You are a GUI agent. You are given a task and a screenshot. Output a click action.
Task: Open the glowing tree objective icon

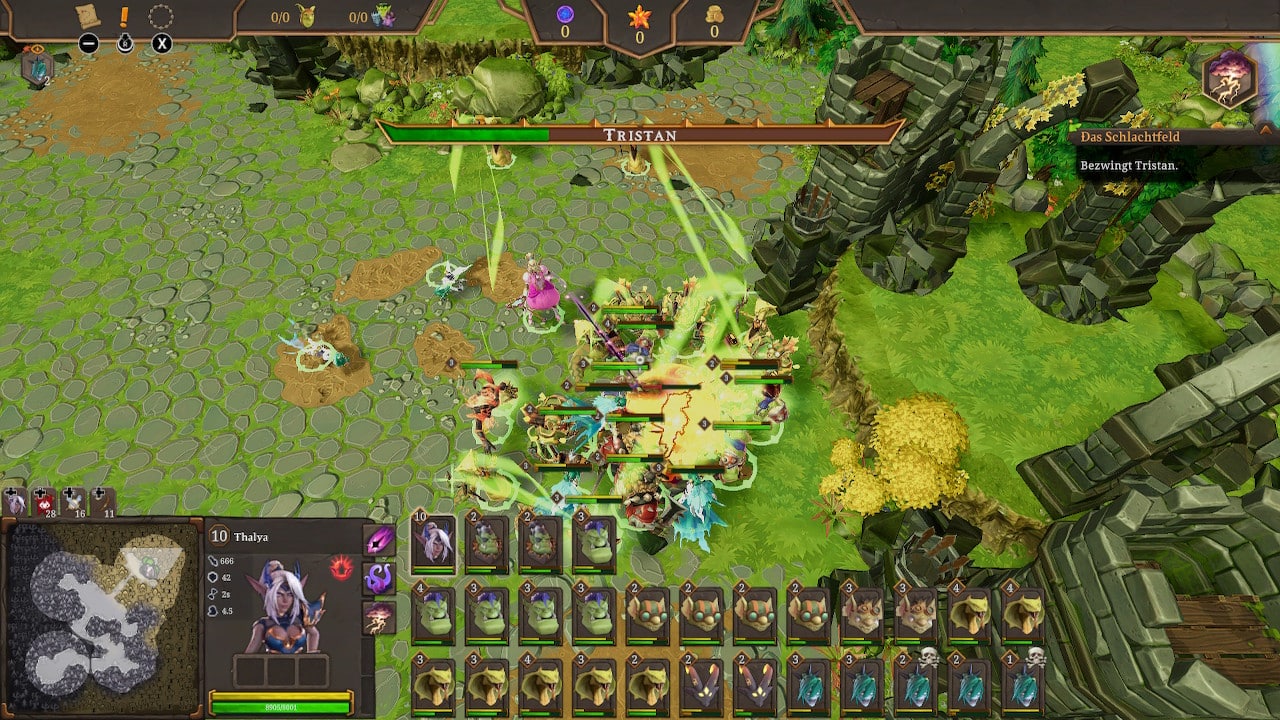(1229, 79)
